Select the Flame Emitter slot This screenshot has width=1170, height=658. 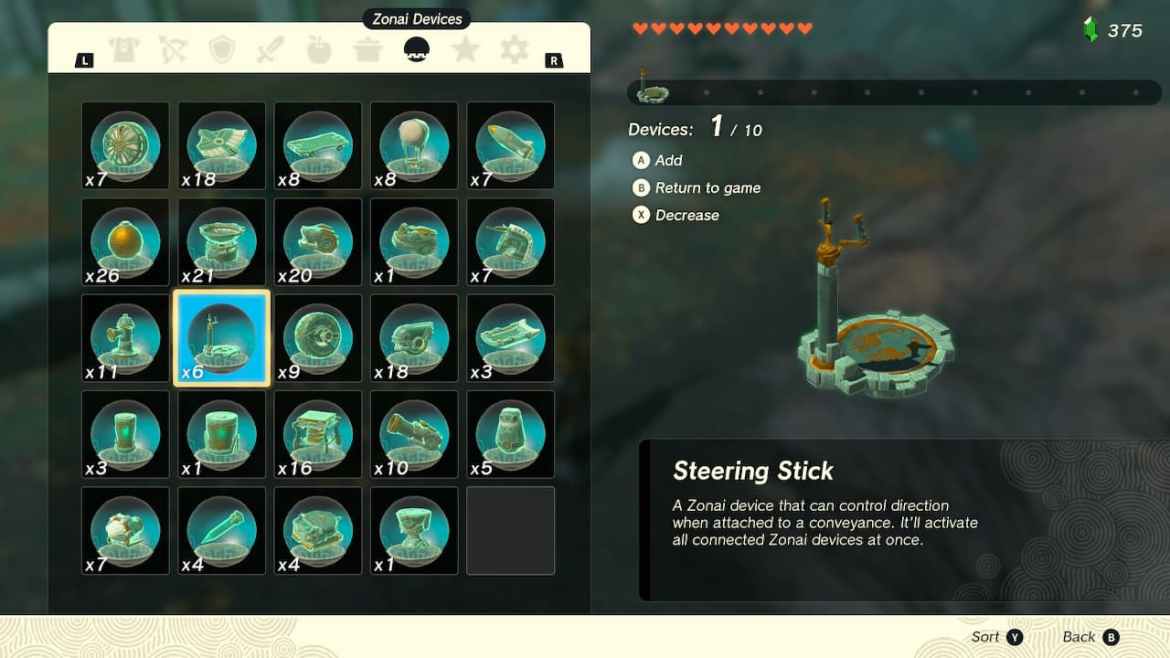click(318, 242)
